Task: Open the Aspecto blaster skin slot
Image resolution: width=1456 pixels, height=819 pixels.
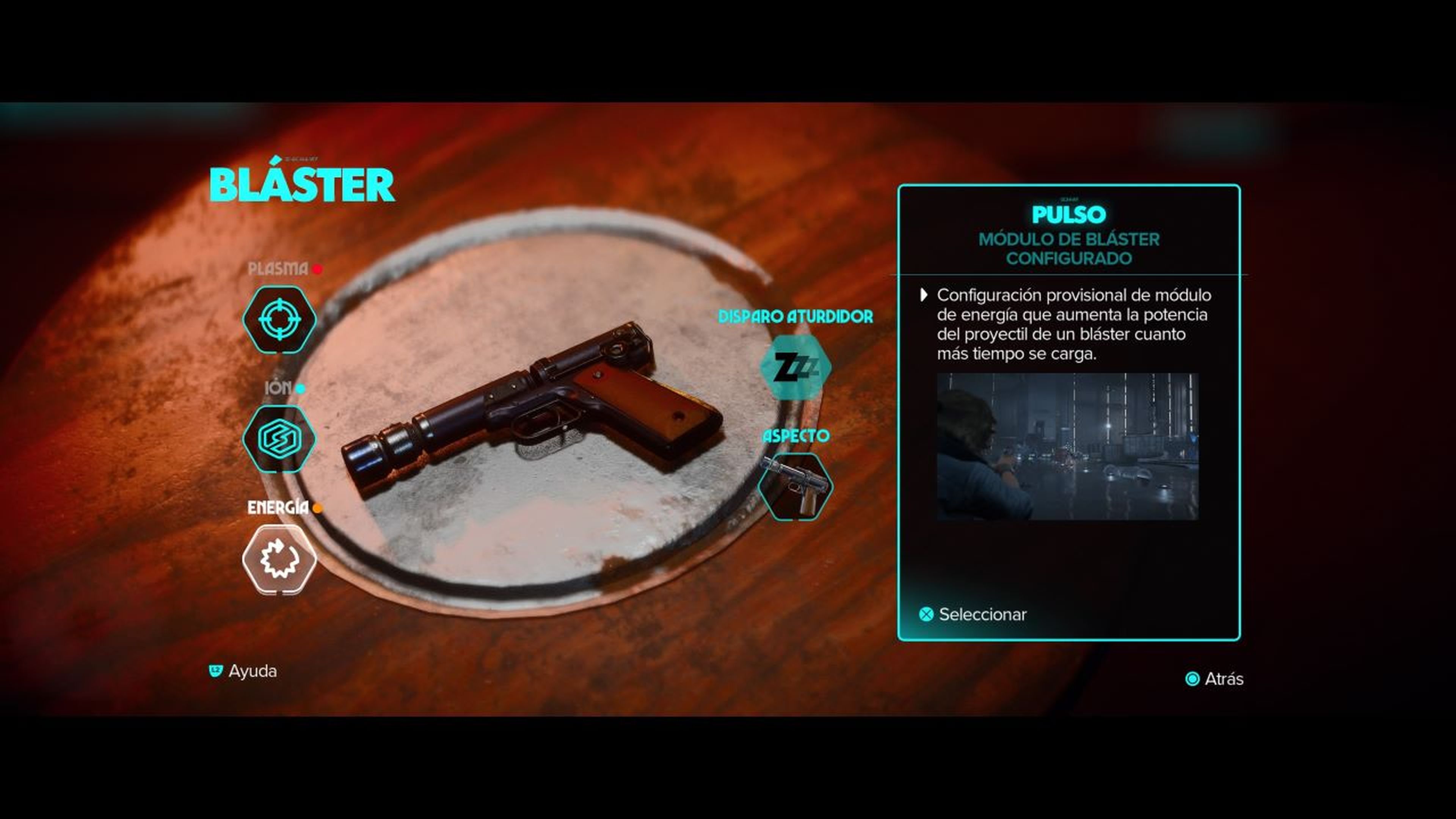Action: [795, 486]
